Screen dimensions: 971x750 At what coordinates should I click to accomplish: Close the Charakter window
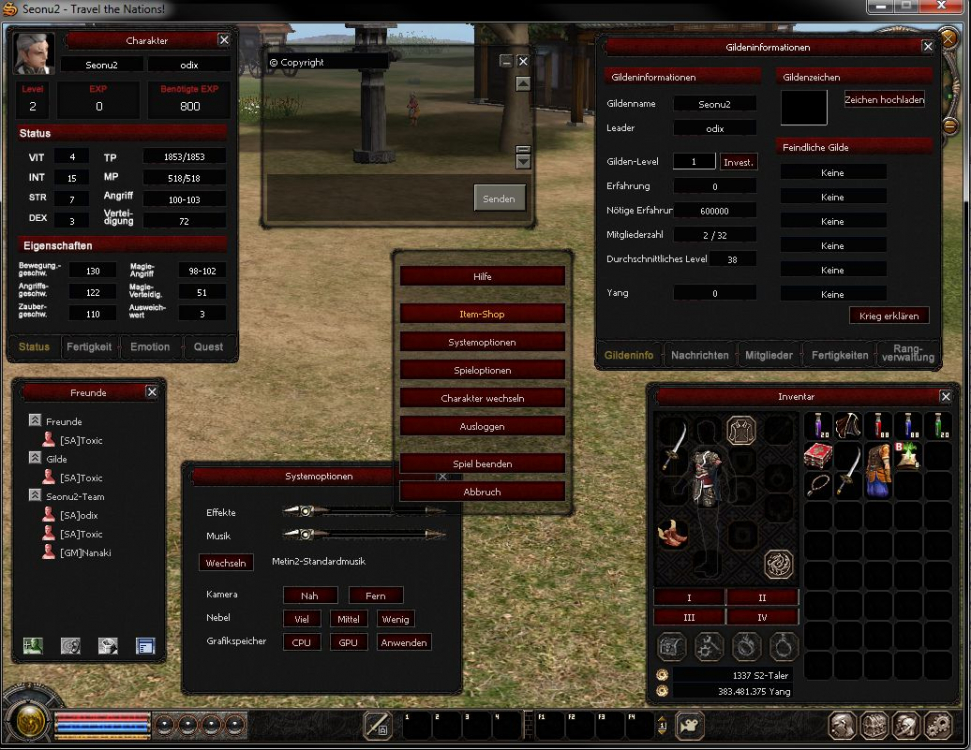[x=224, y=40]
